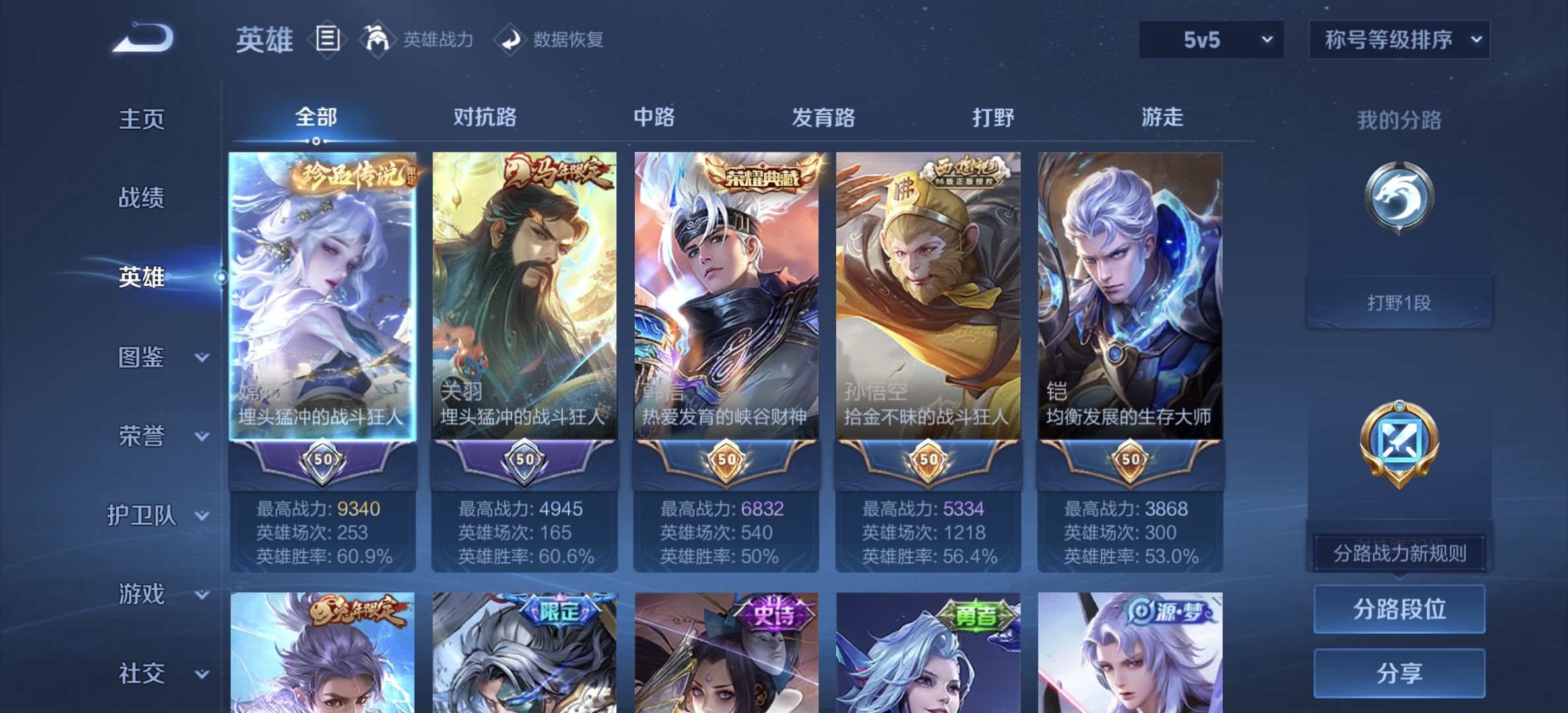Click the 分享 share button
The image size is (1568, 713).
1398,673
